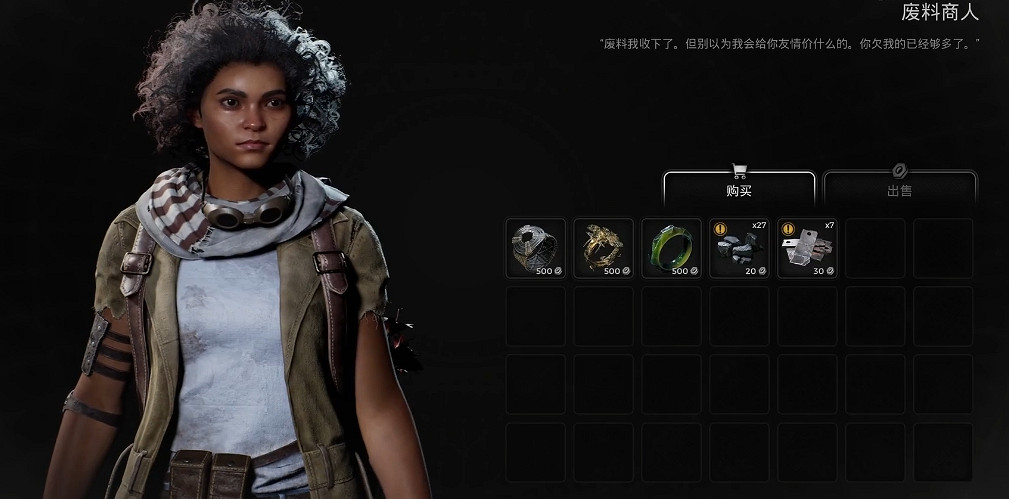Buy the metal plates stack x7
This screenshot has height=499, width=1009.
point(807,248)
